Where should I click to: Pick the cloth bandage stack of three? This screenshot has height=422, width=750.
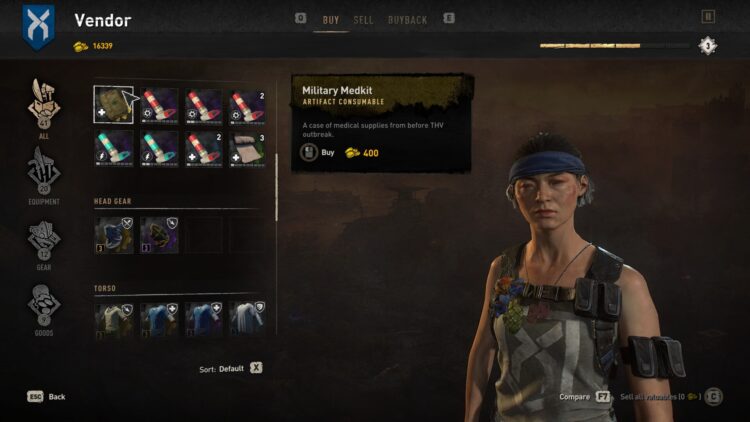[249, 148]
